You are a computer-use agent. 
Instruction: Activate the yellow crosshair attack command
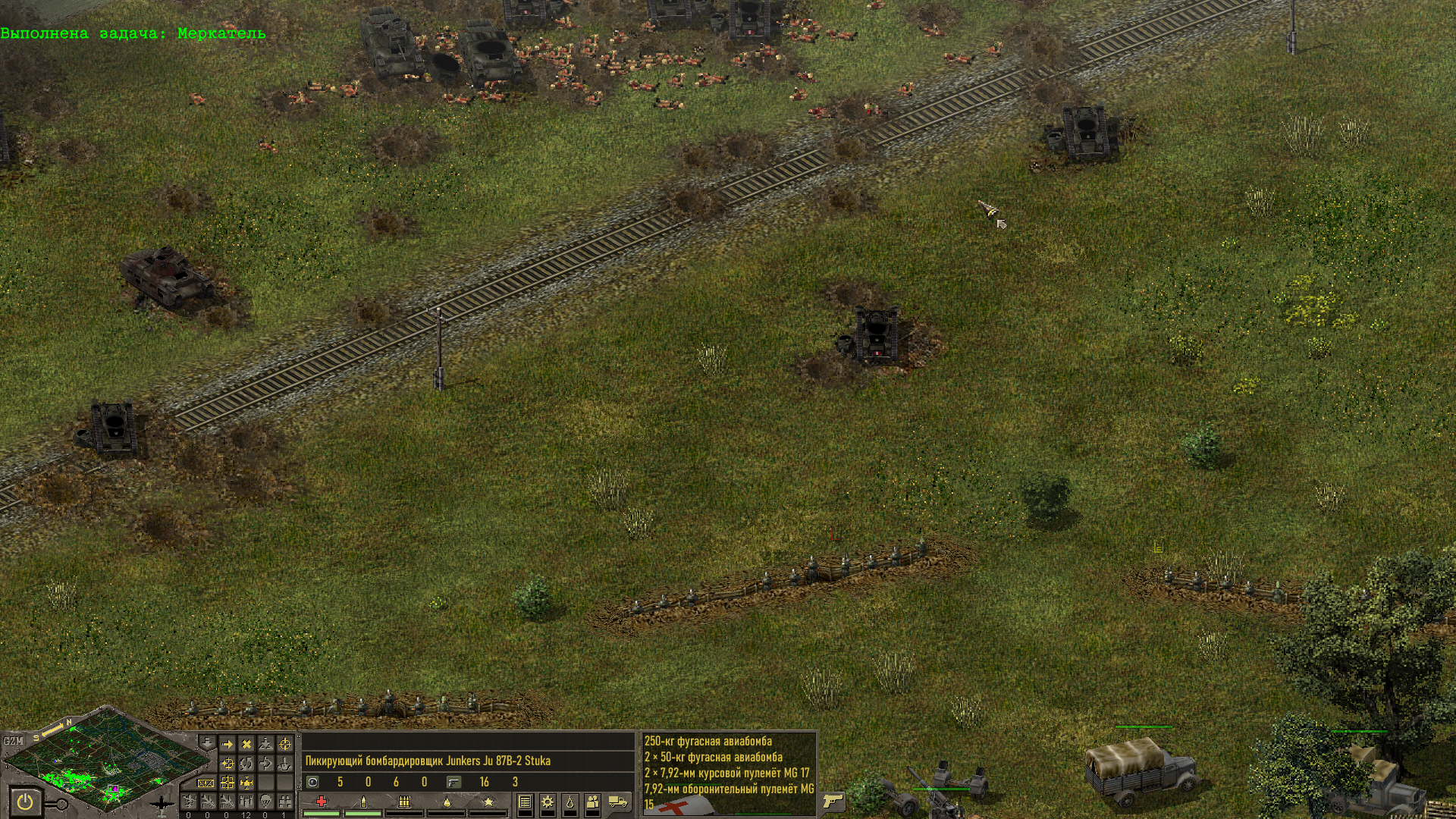[285, 745]
